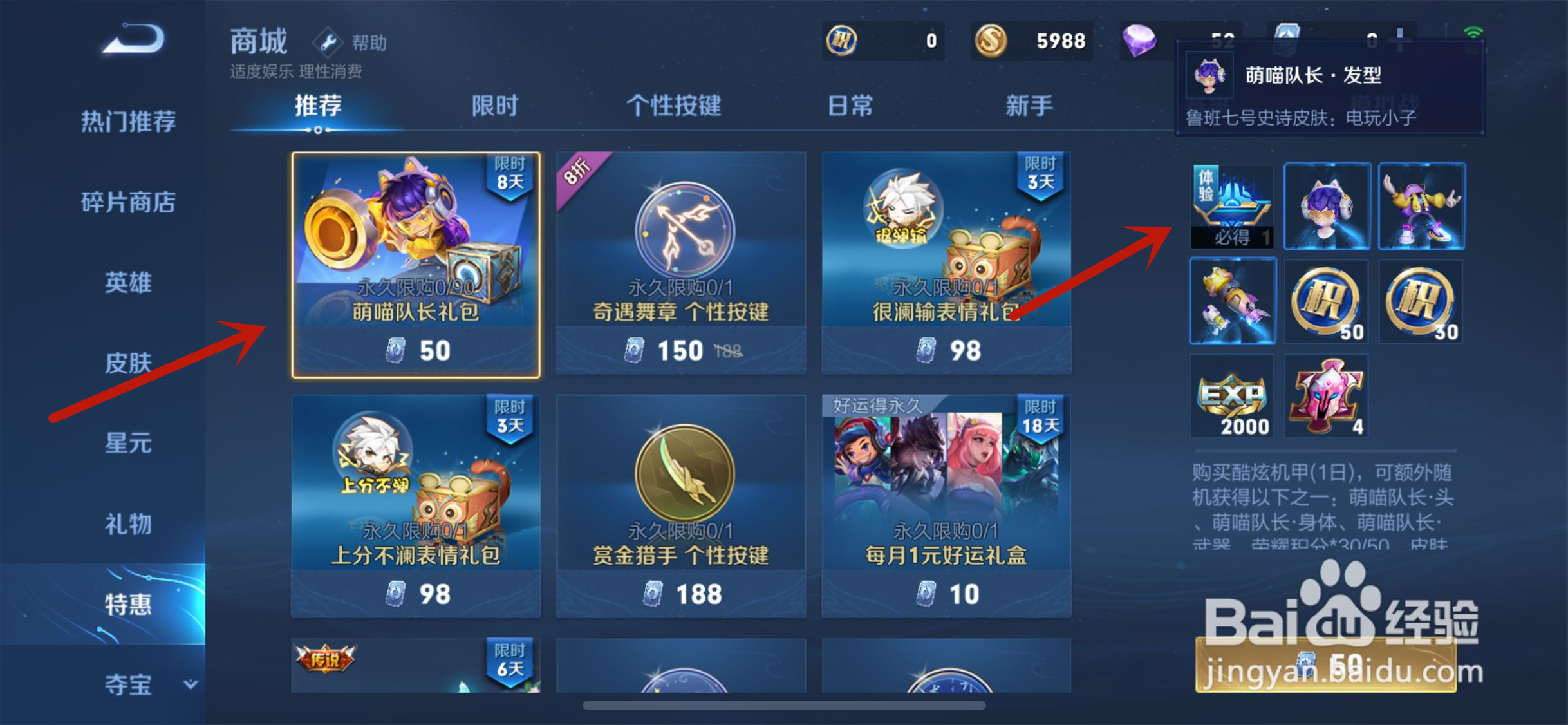1568x725 pixels.
Task: Open the 日常 shop category
Action: tap(851, 106)
